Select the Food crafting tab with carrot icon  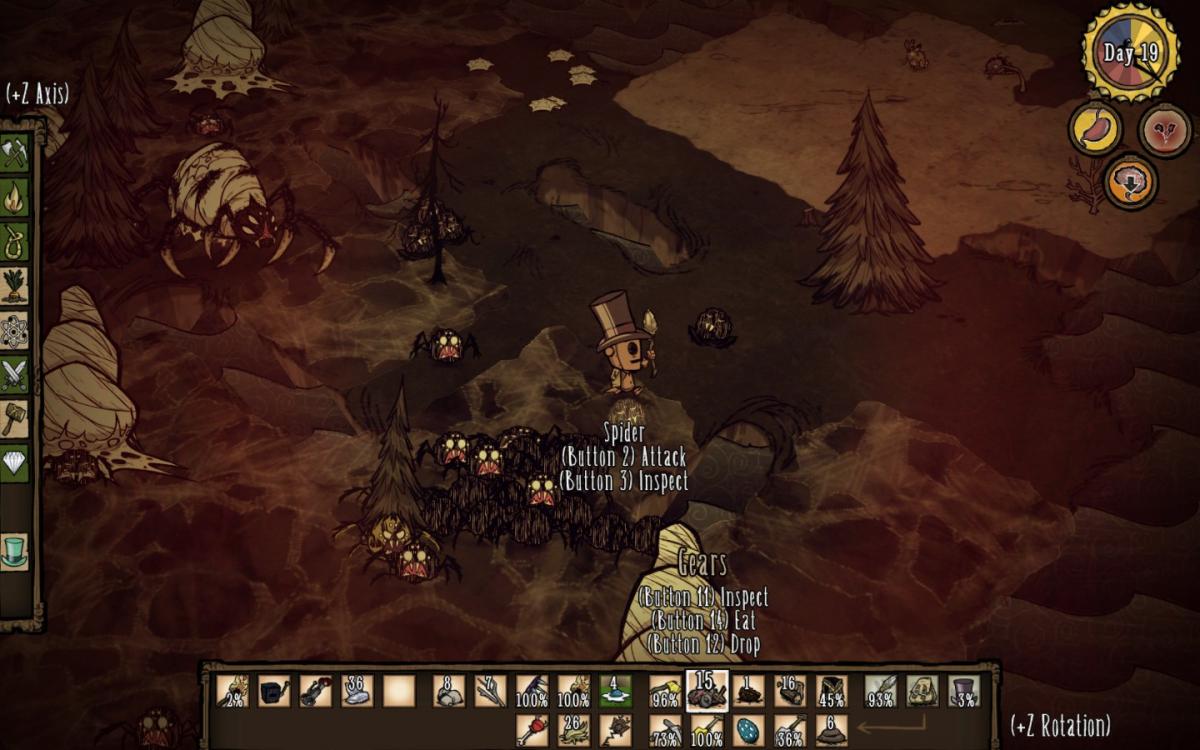coord(15,286)
